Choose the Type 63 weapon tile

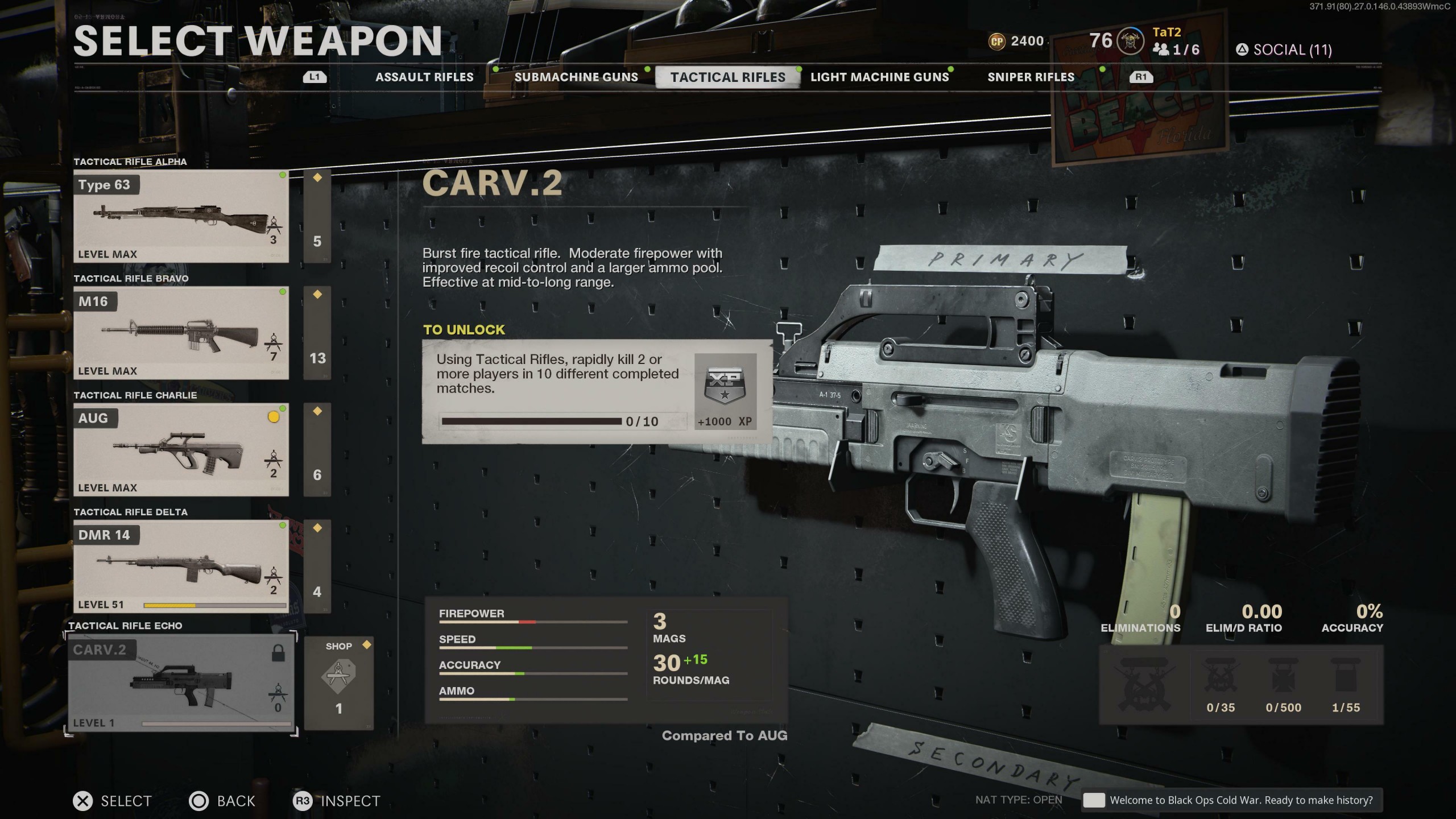pyautogui.click(x=181, y=217)
